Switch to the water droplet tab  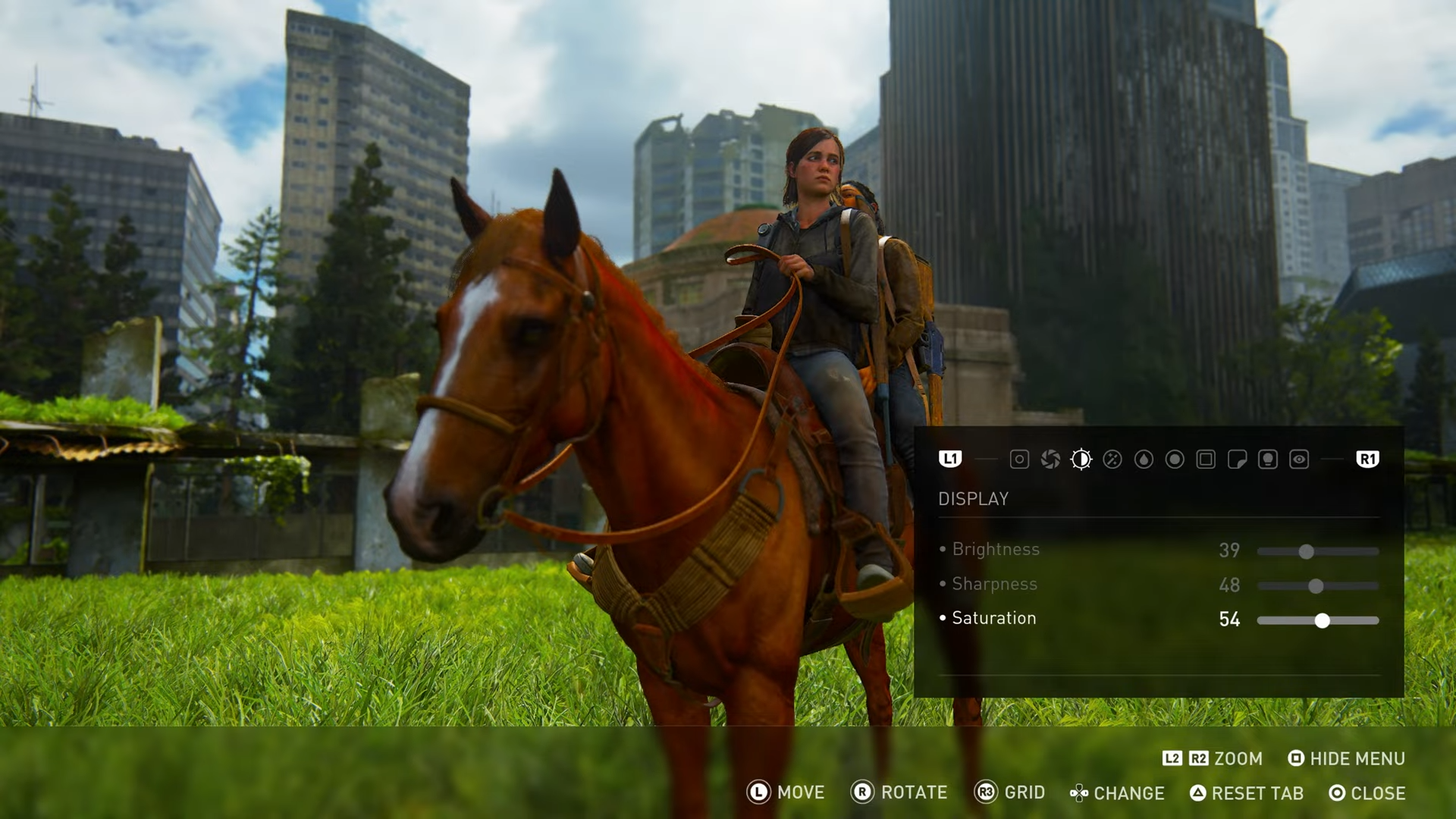(x=1144, y=460)
